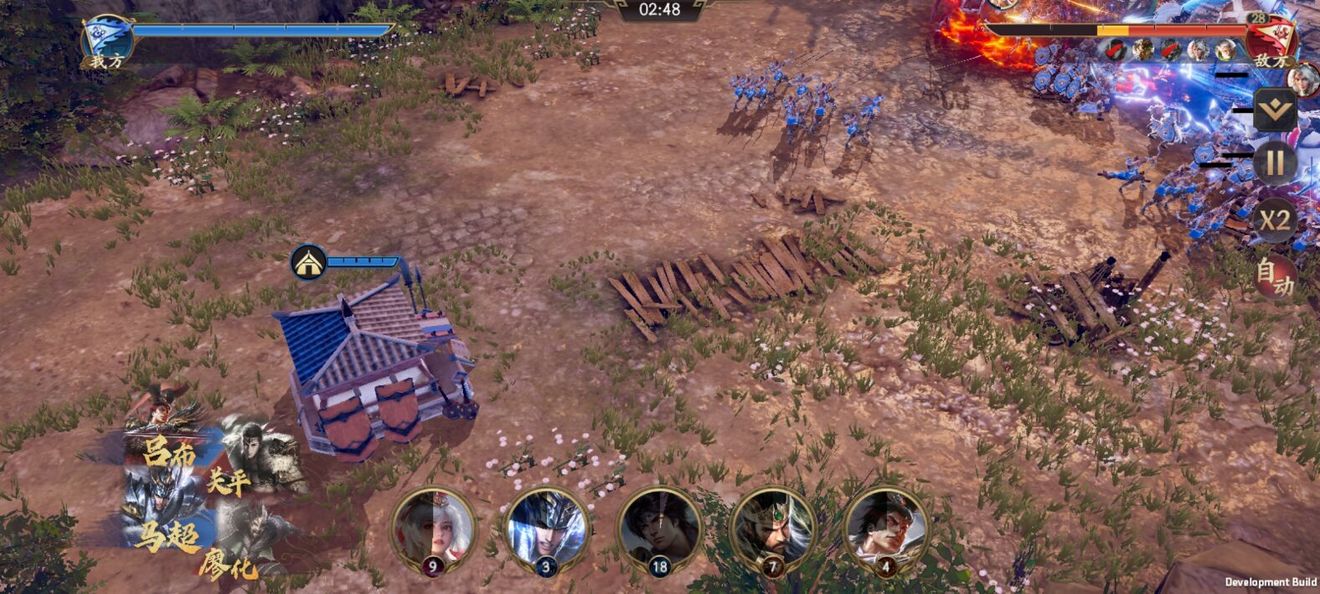Viewport: 1320px width, 594px height.
Task: Toggle the X2 battle speed
Action: coord(1275,219)
